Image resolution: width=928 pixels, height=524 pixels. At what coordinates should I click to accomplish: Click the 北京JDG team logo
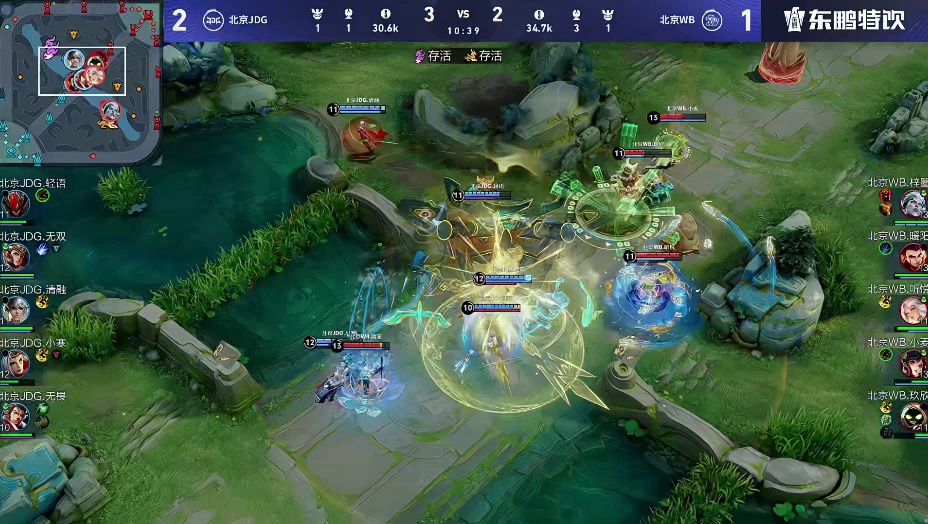tap(213, 19)
